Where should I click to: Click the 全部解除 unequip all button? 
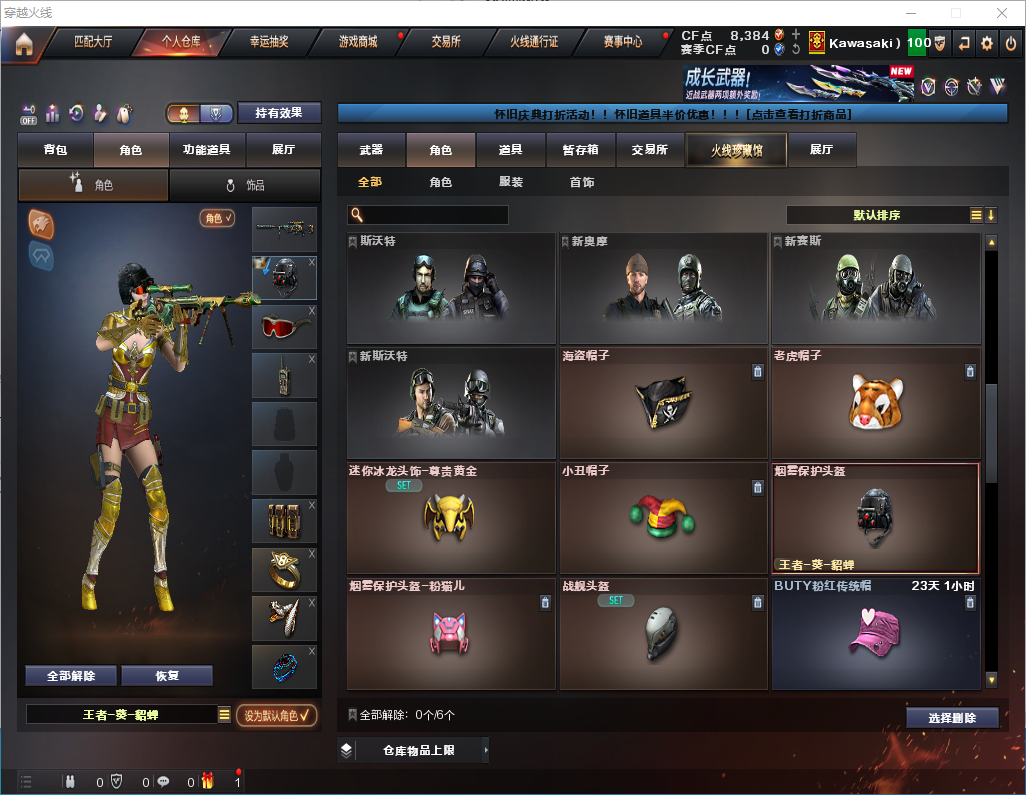[x=71, y=675]
